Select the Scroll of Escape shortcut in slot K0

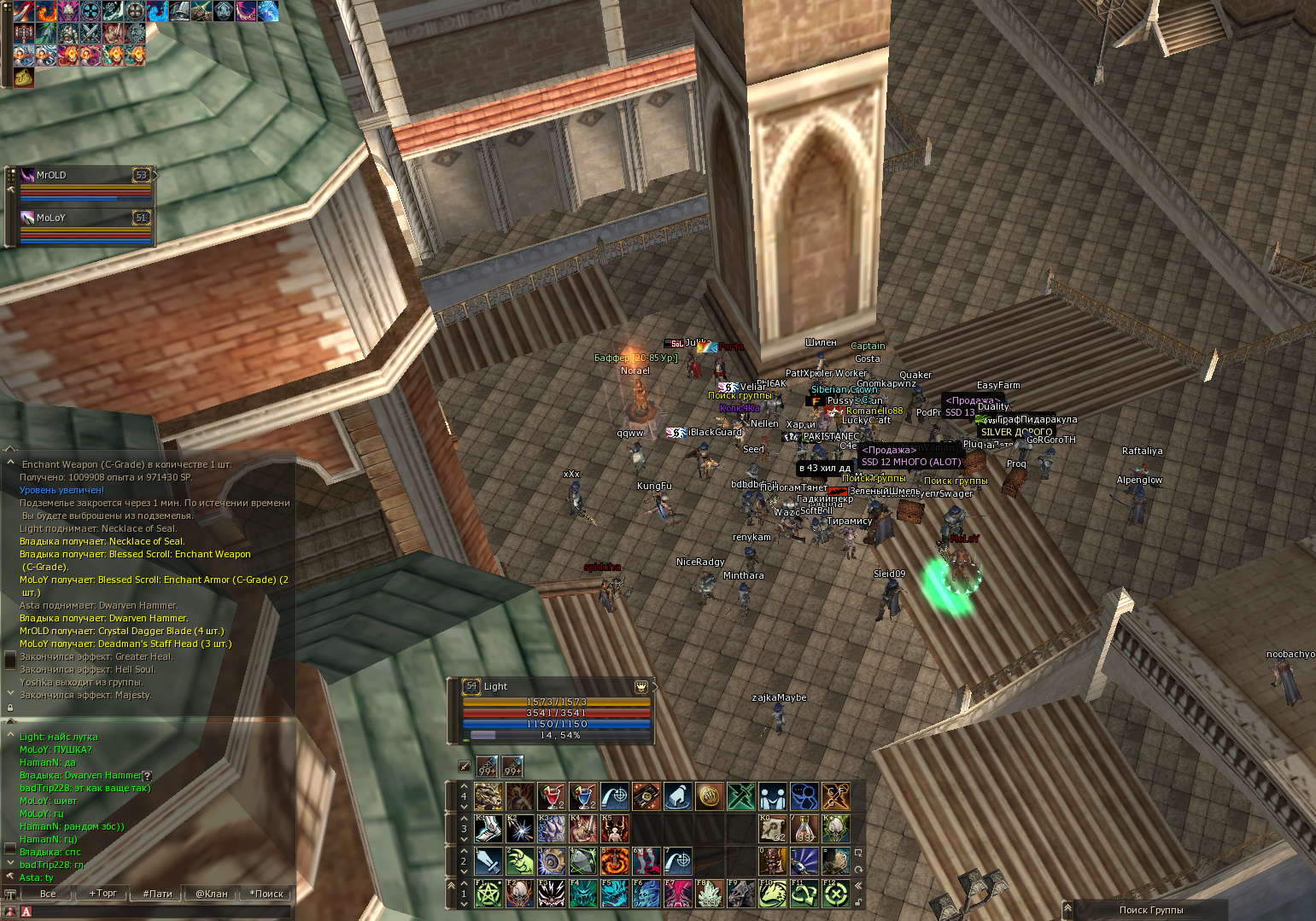click(x=771, y=830)
